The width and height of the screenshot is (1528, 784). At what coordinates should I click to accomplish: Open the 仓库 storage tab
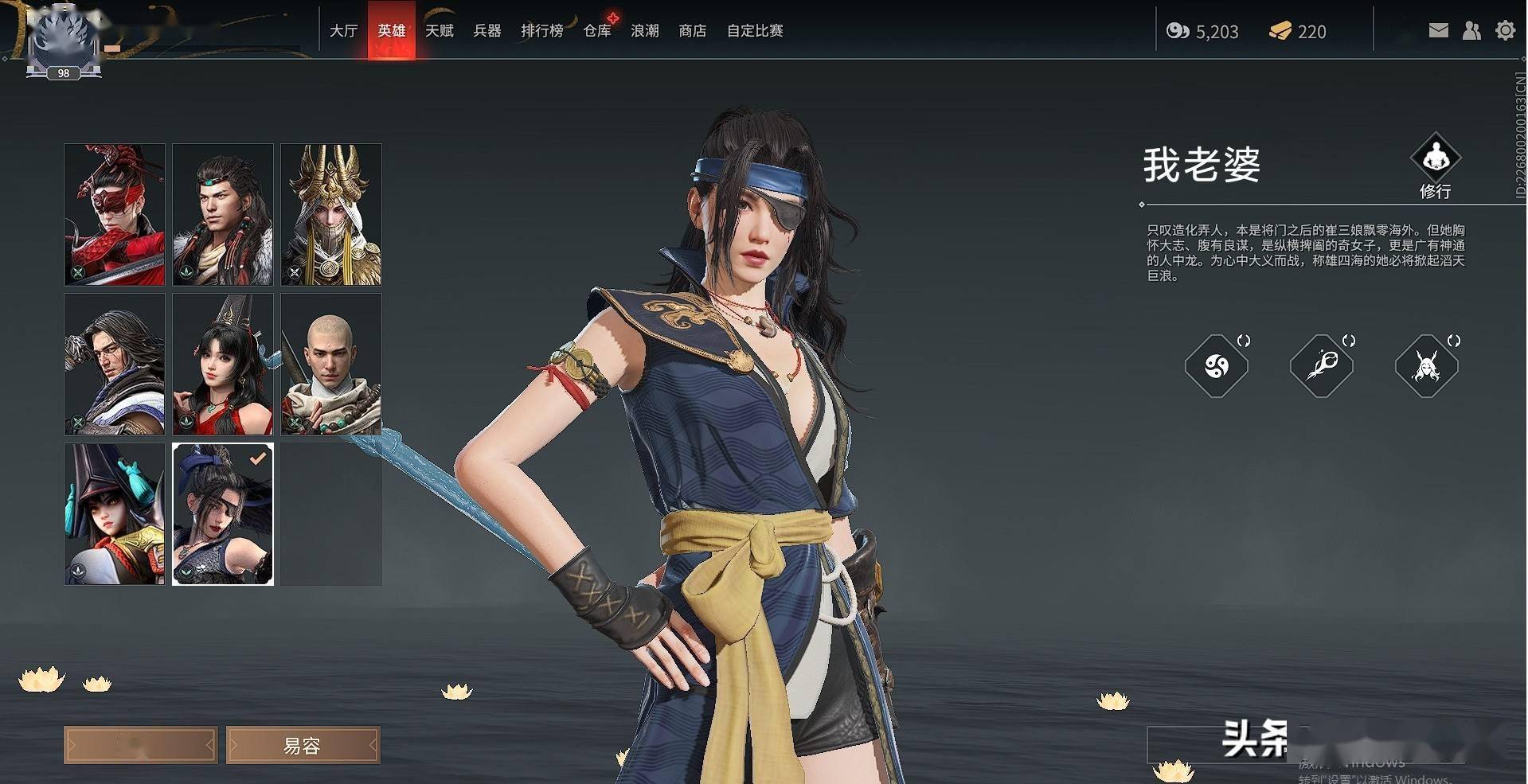point(597,31)
